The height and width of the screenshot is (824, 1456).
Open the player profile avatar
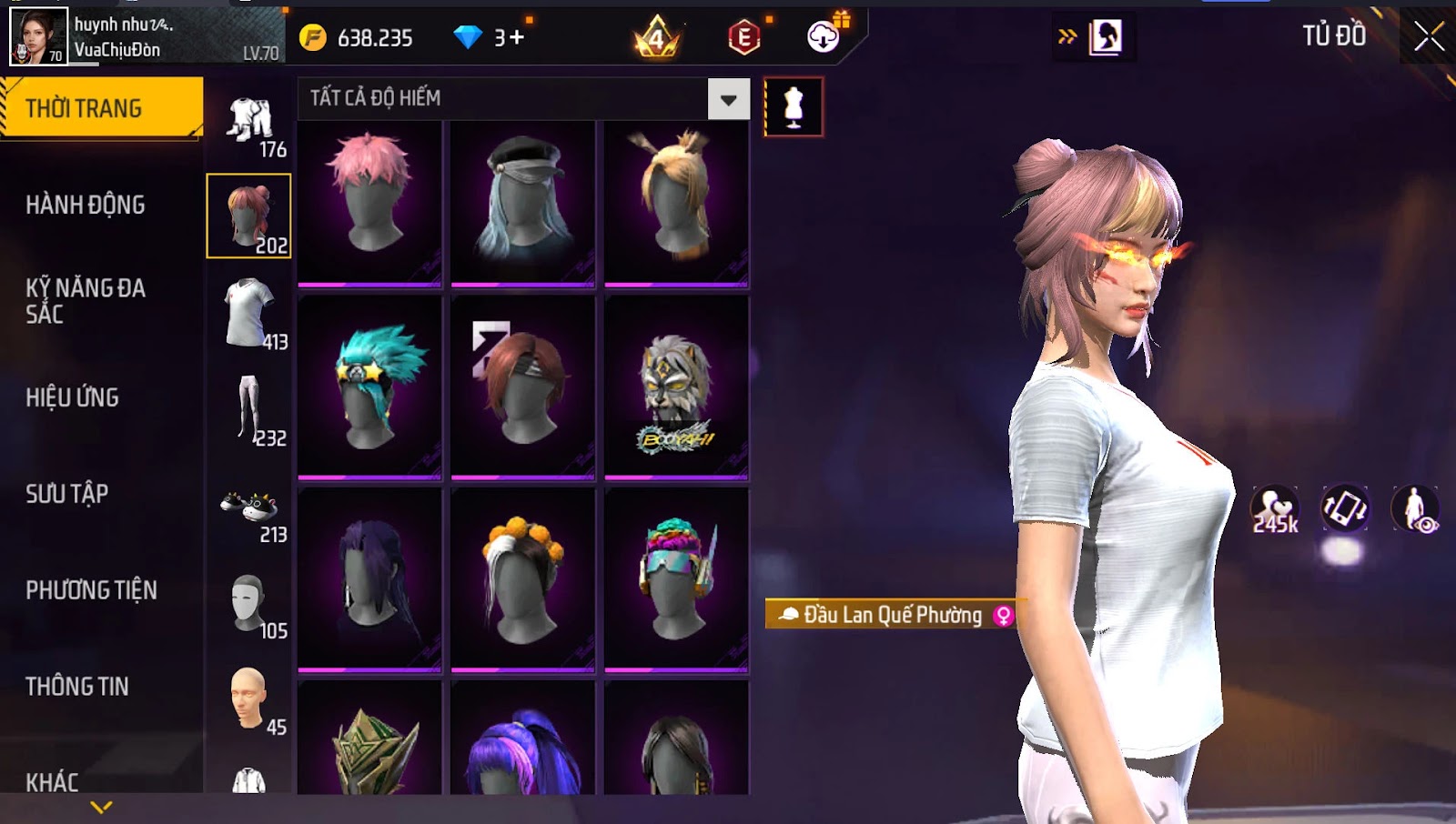[x=38, y=37]
